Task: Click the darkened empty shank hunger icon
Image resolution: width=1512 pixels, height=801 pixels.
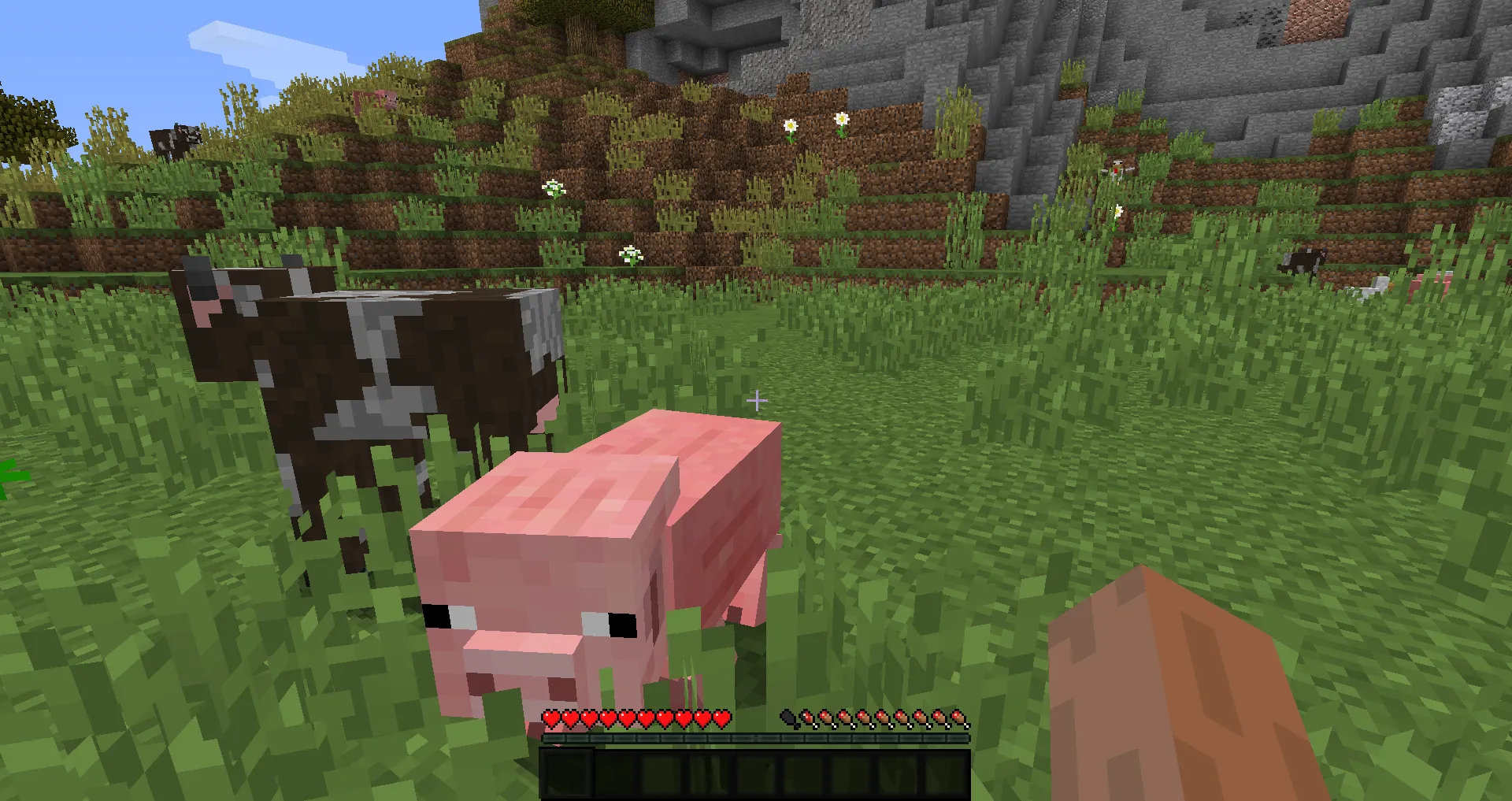Action: (x=785, y=718)
